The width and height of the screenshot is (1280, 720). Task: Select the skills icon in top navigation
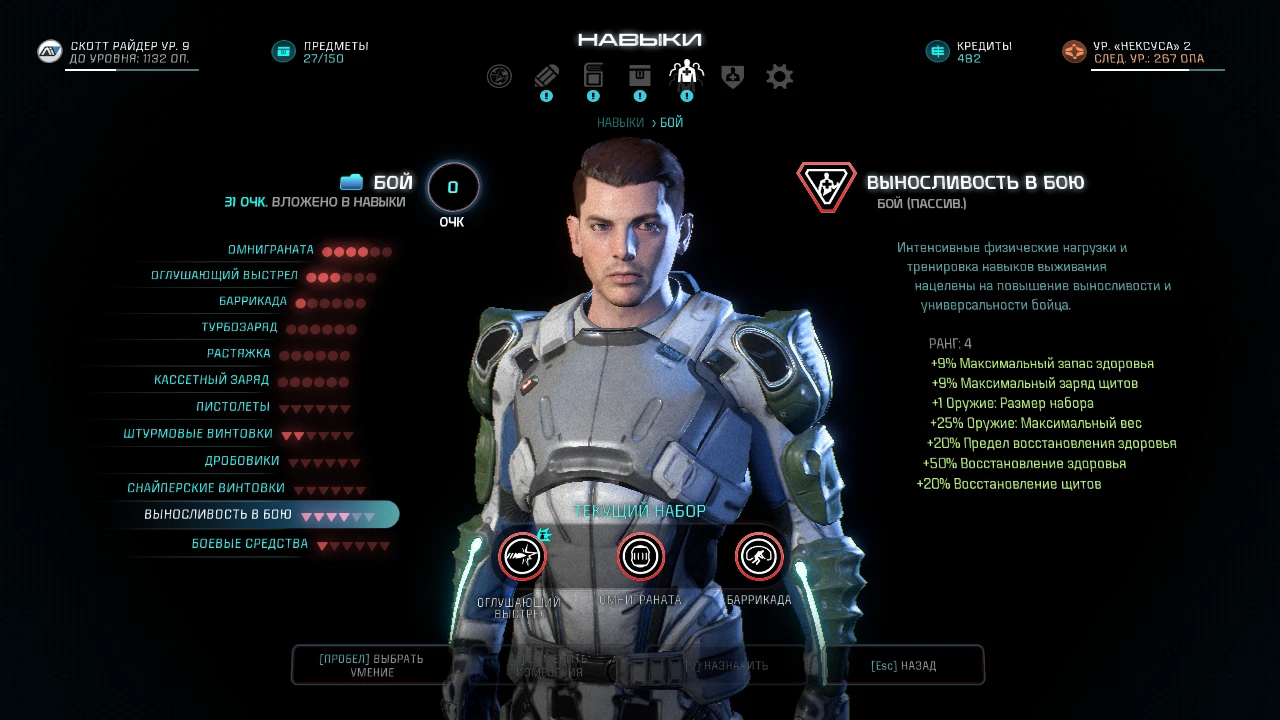[x=686, y=74]
